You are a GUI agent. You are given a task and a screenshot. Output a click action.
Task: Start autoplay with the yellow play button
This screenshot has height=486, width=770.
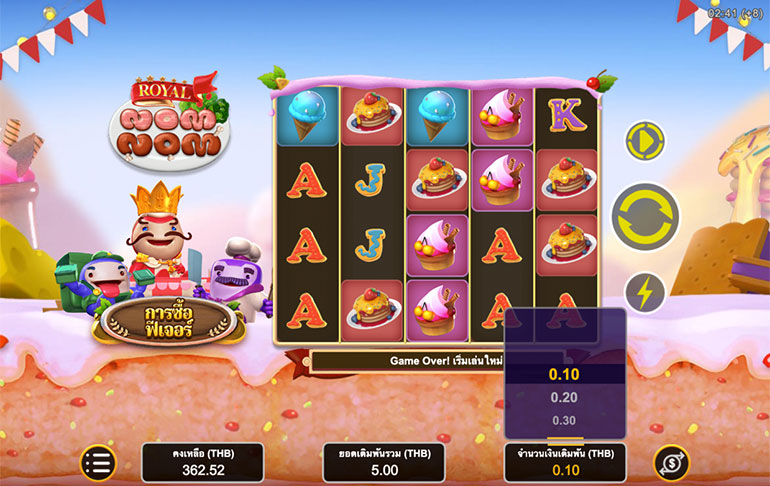[645, 141]
